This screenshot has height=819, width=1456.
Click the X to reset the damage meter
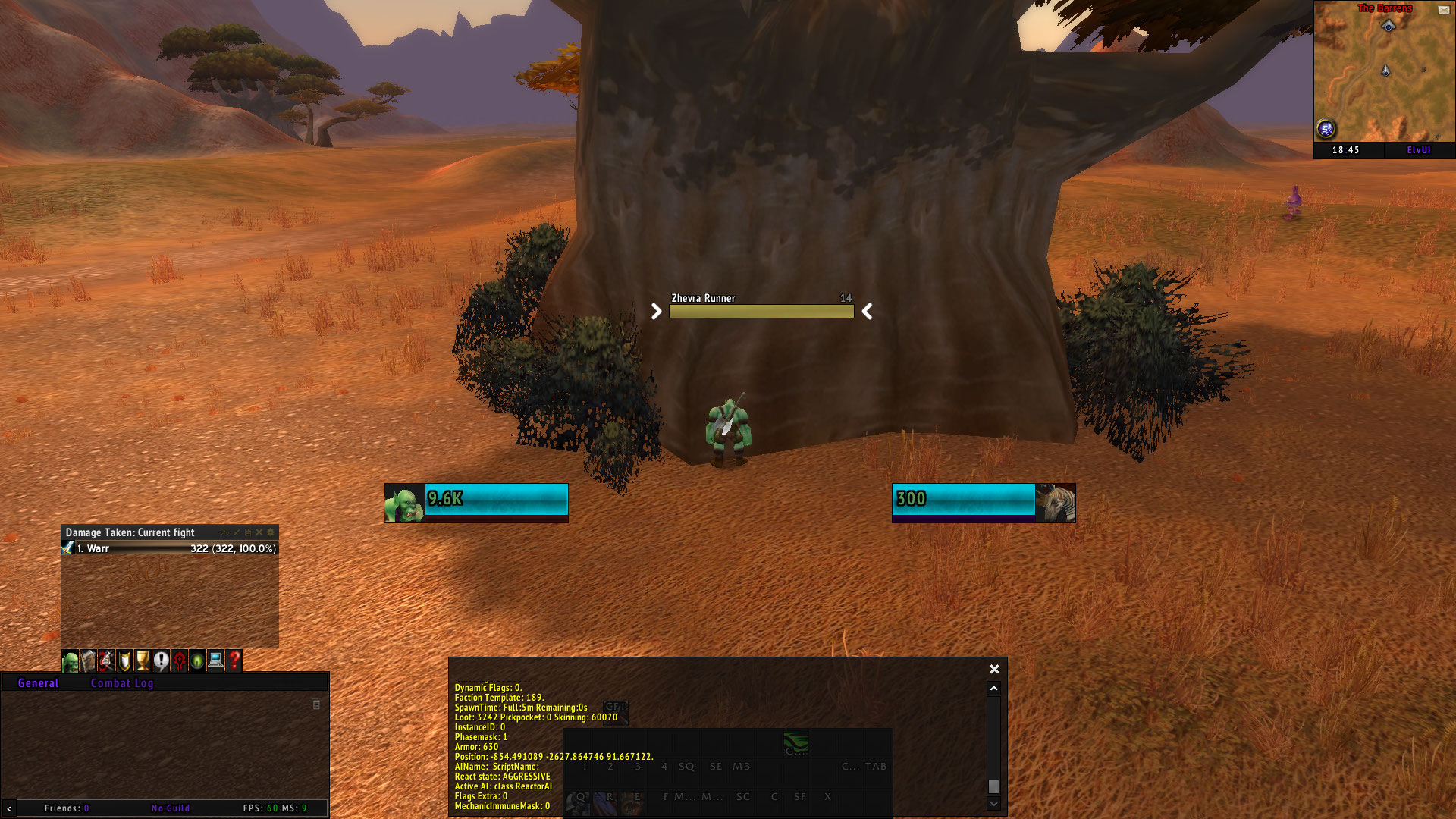[x=259, y=533]
